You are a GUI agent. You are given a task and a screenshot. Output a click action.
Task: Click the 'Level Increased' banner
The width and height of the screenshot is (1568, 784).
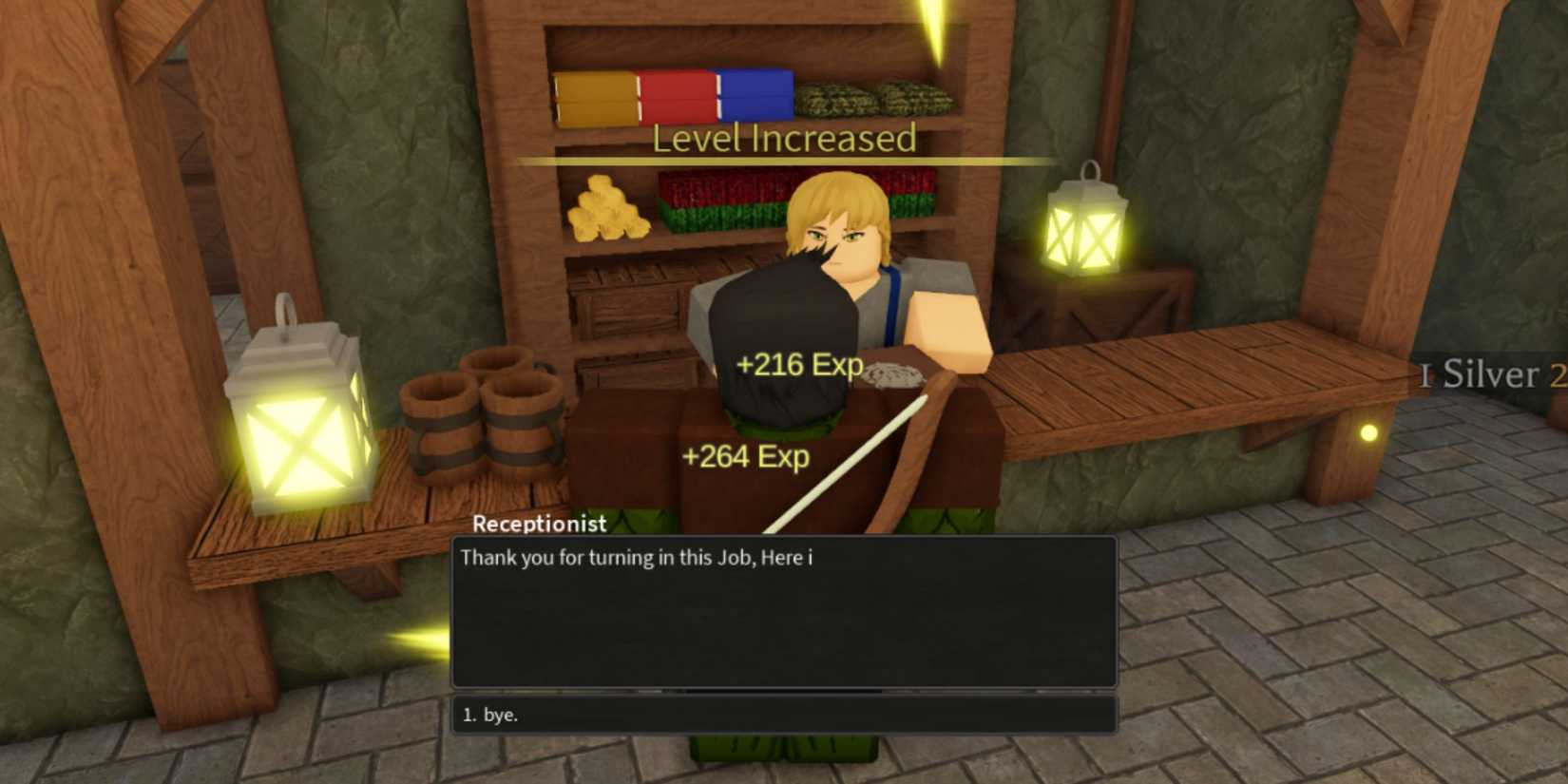(782, 139)
